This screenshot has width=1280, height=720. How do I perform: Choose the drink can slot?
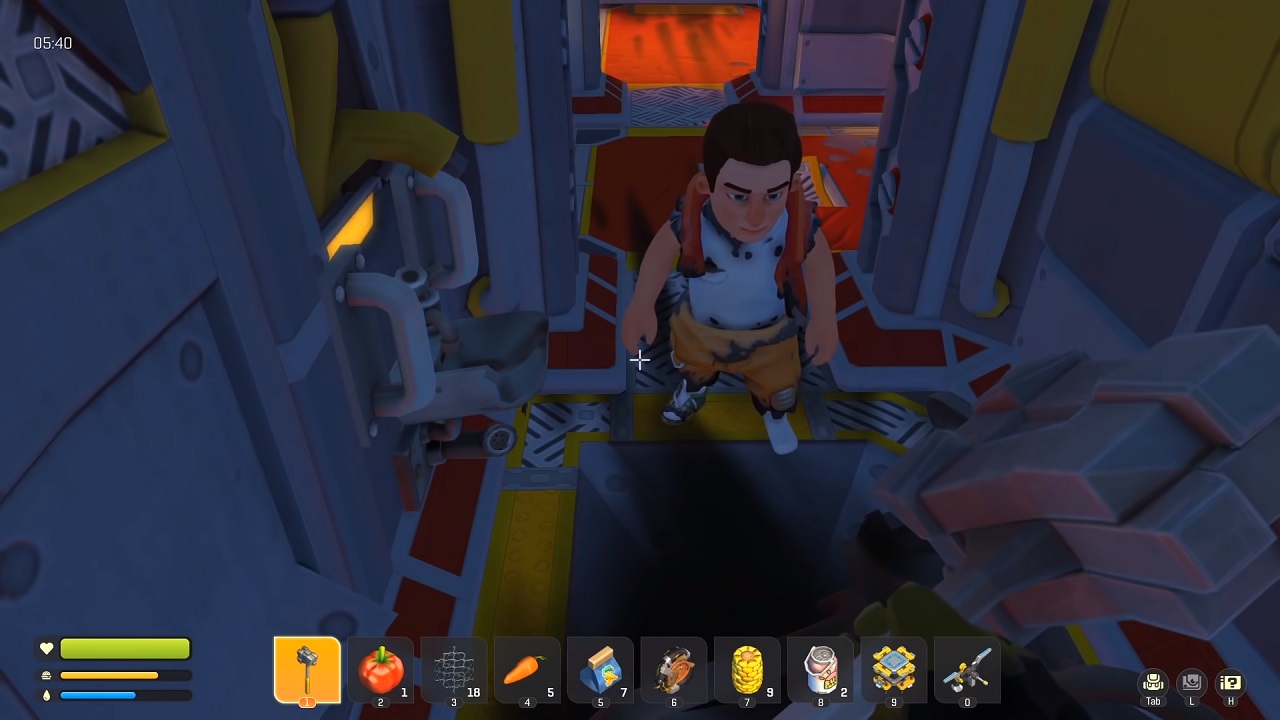click(x=820, y=670)
